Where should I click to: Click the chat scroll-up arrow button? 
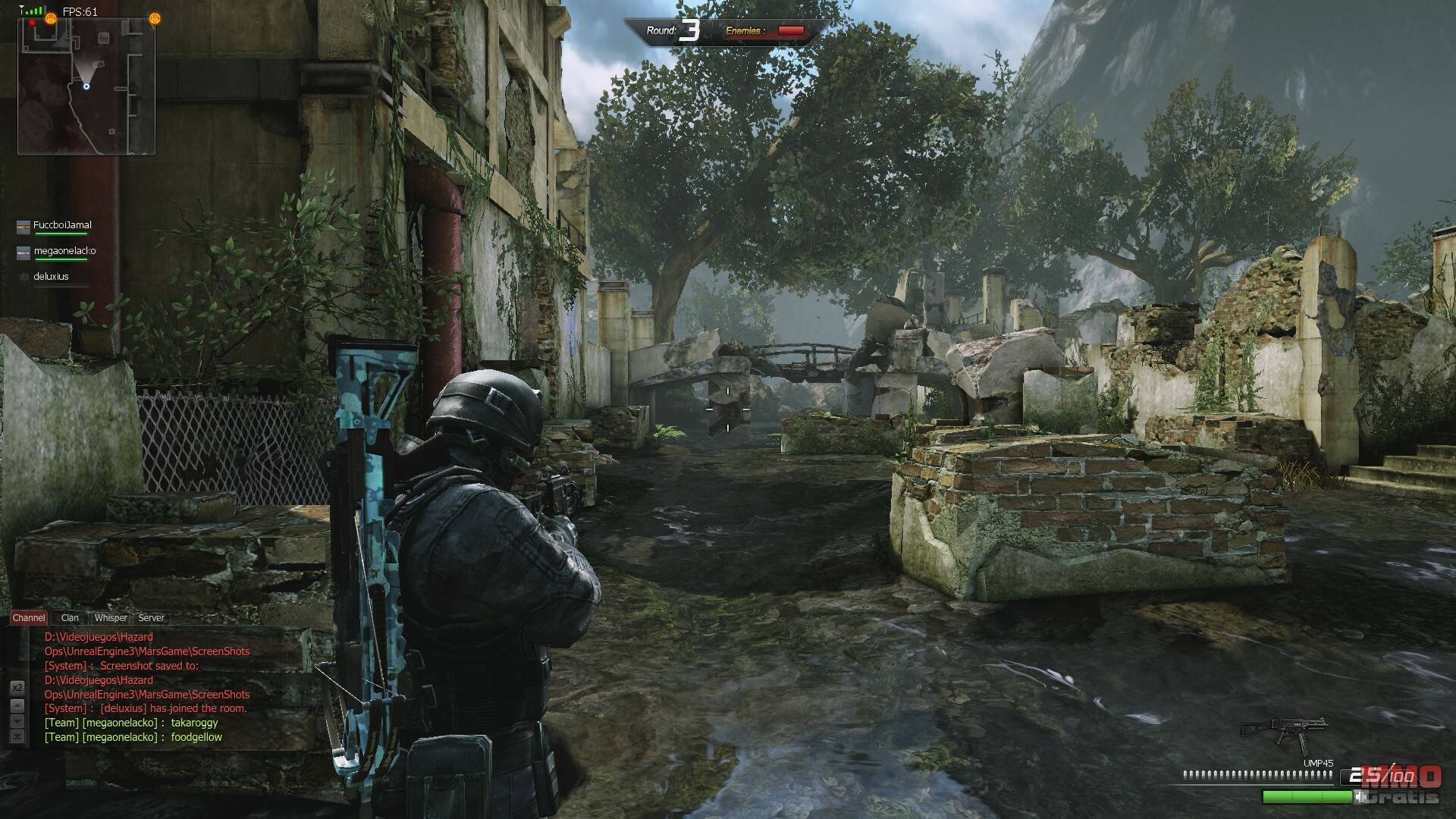pos(17,705)
